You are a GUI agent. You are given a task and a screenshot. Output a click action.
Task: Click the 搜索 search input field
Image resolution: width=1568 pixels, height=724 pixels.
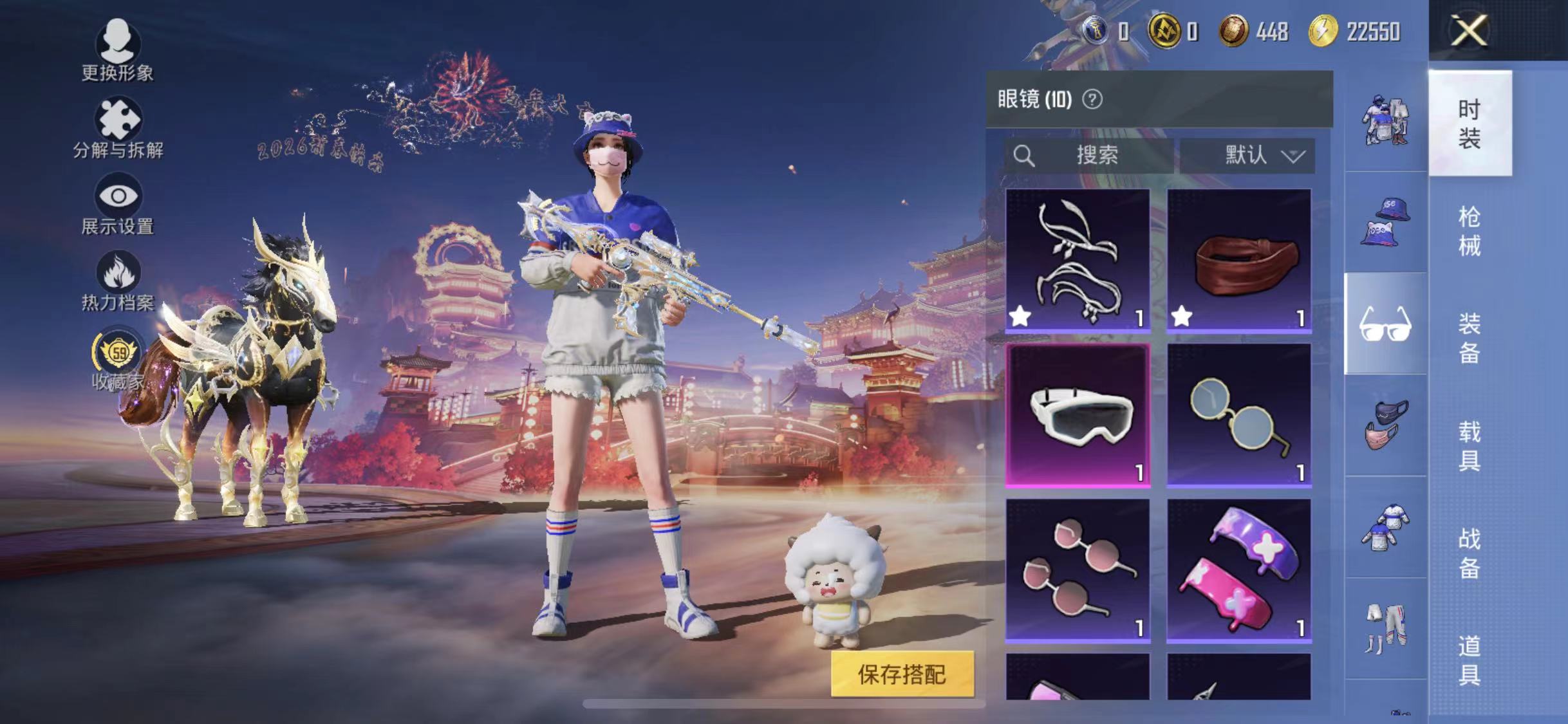[1094, 154]
